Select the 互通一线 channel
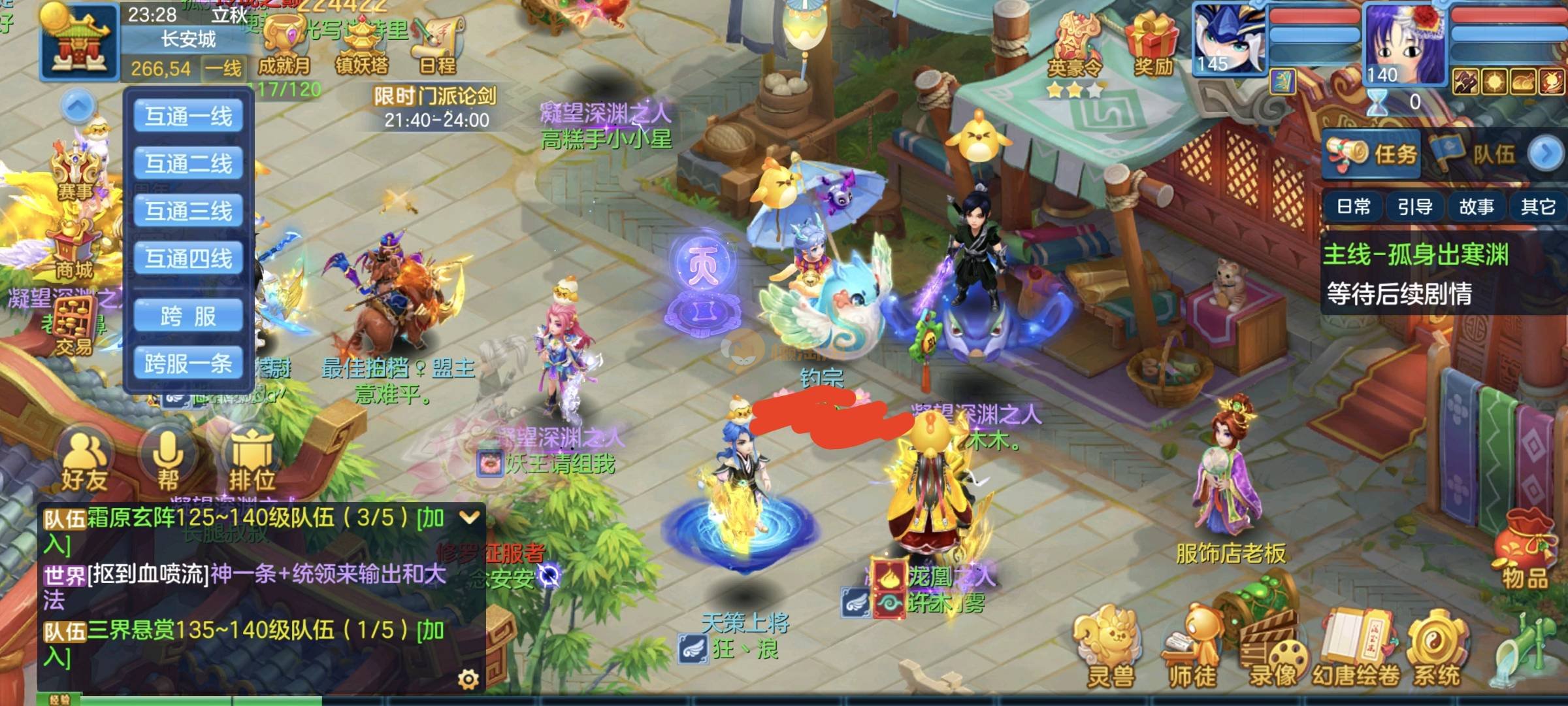1568x706 pixels. click(188, 116)
